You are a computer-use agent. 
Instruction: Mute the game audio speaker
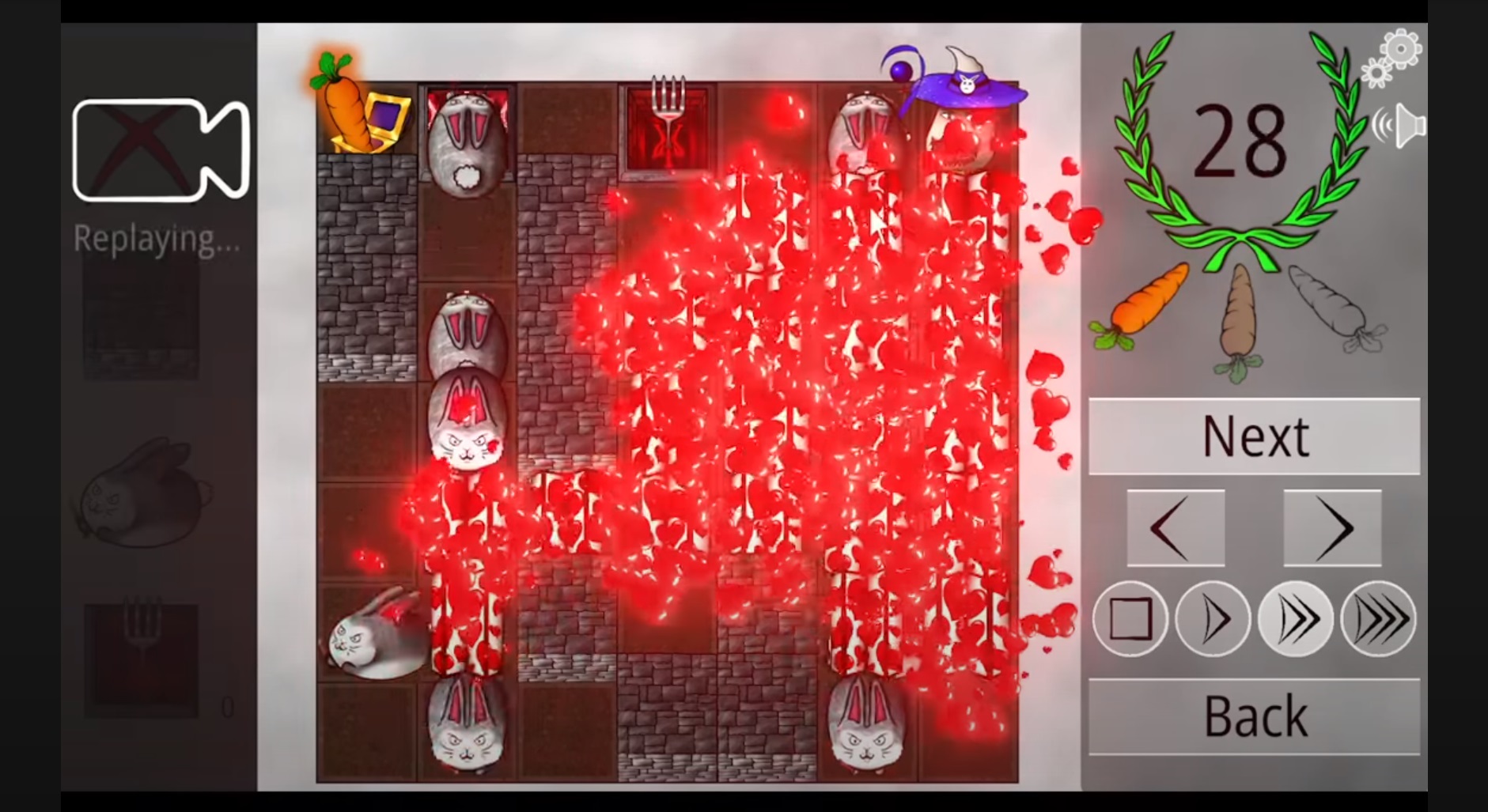tap(1404, 125)
